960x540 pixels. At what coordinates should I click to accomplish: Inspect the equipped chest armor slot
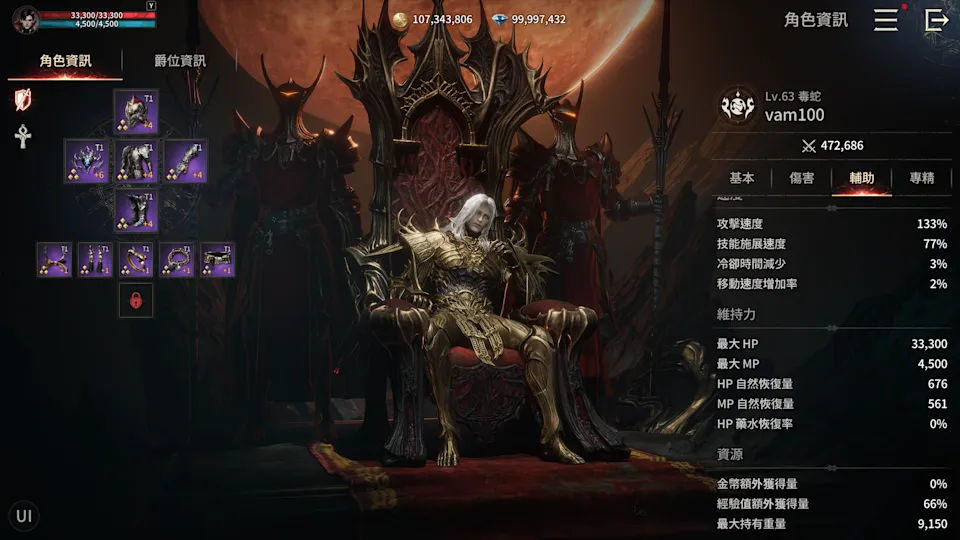pyautogui.click(x=136, y=161)
